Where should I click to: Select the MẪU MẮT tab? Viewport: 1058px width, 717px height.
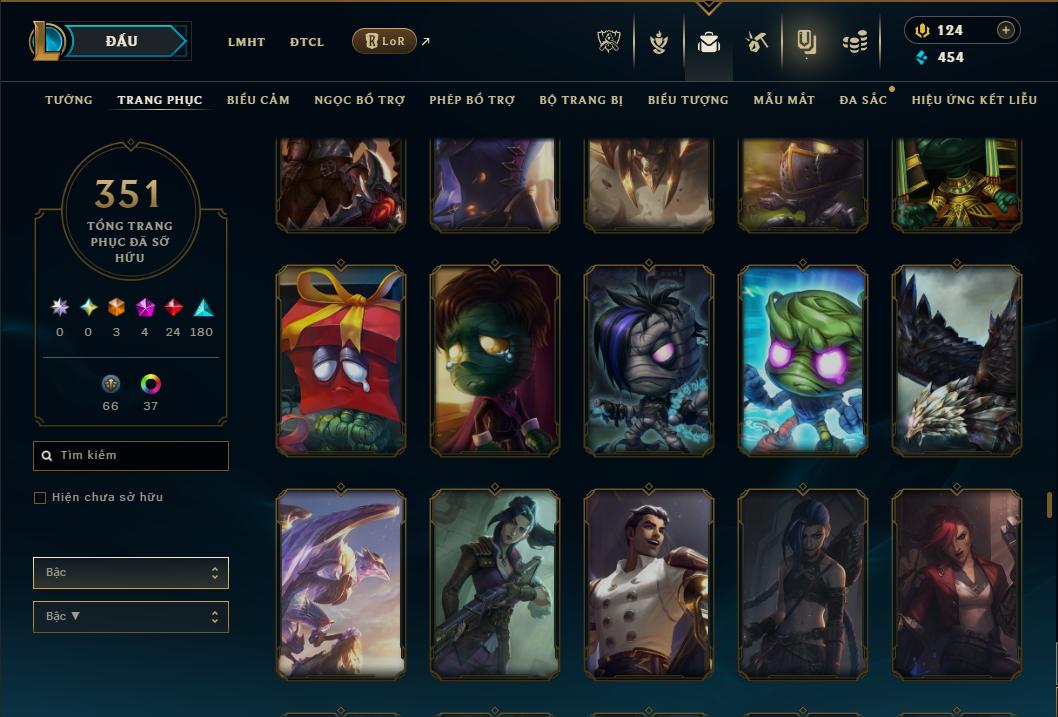[784, 100]
